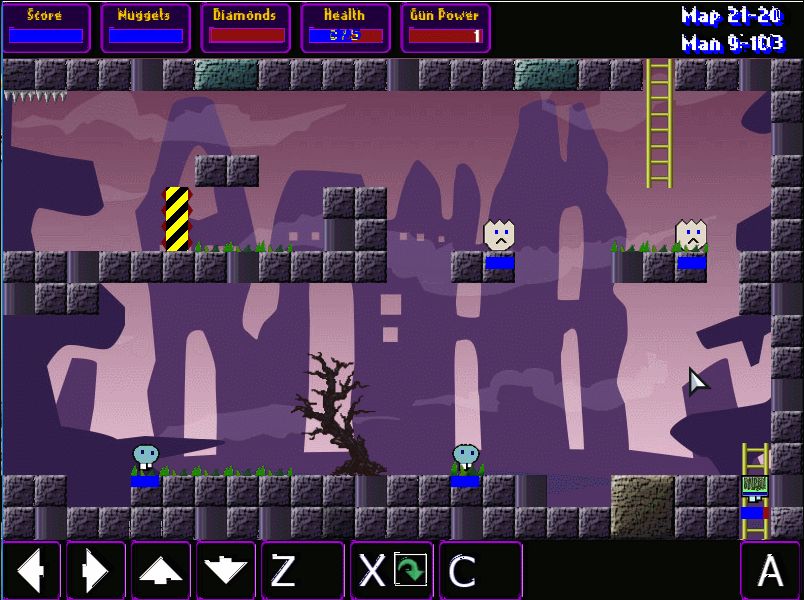Click the A button
Viewport: 804px width, 600px height.
[770, 570]
